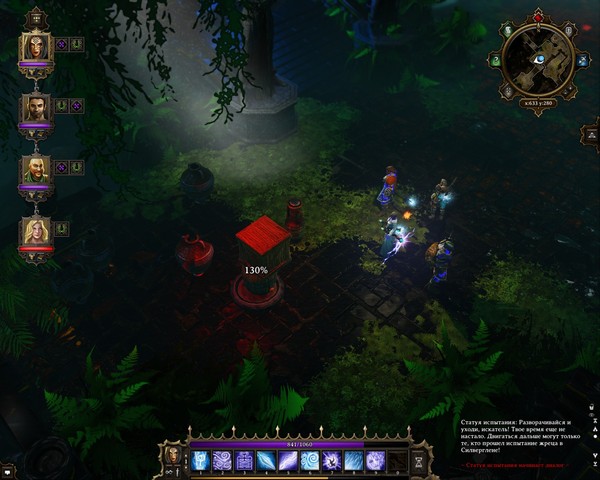This screenshot has height=480, width=600.
Task: Activate the purple burst skill in slot 7
Action: 332,460
